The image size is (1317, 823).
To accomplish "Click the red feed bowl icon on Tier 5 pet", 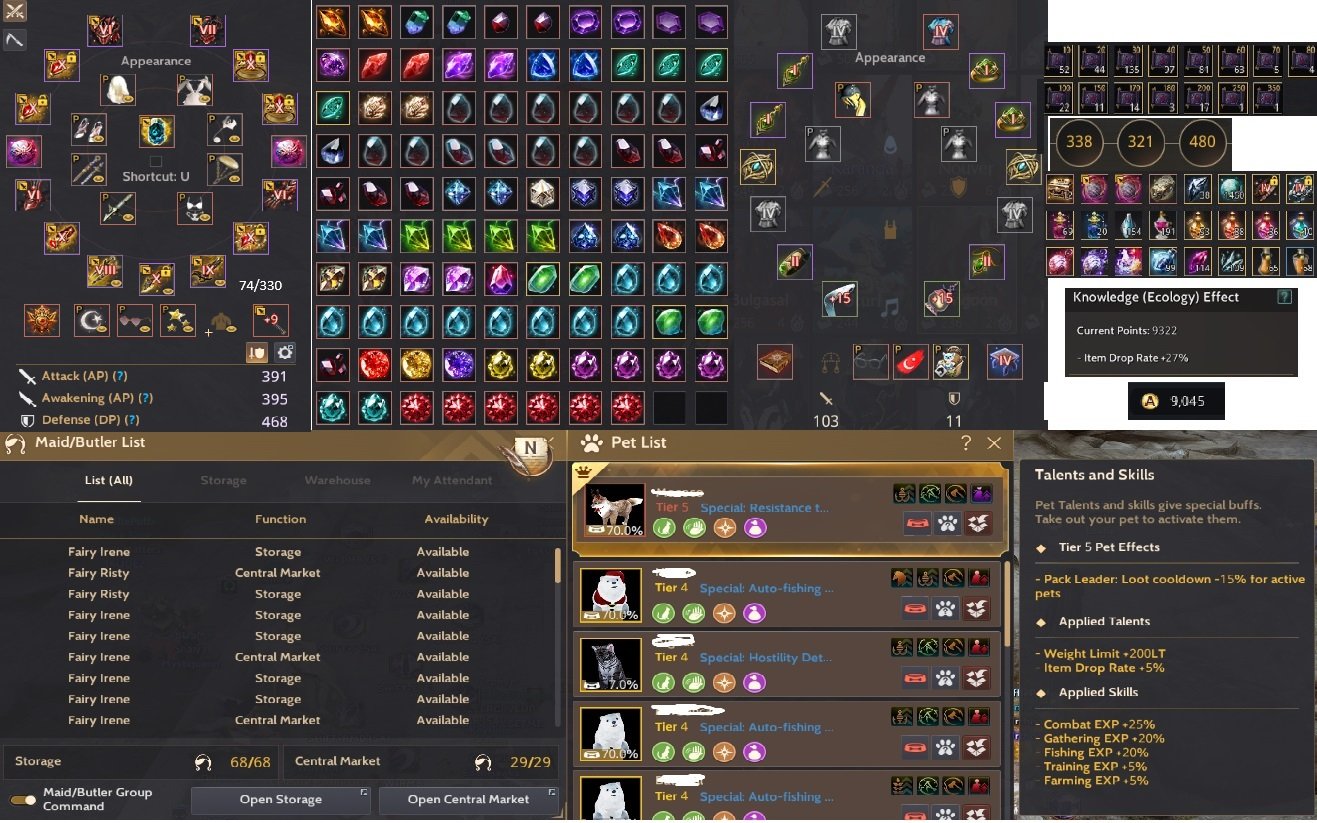I will point(917,522).
